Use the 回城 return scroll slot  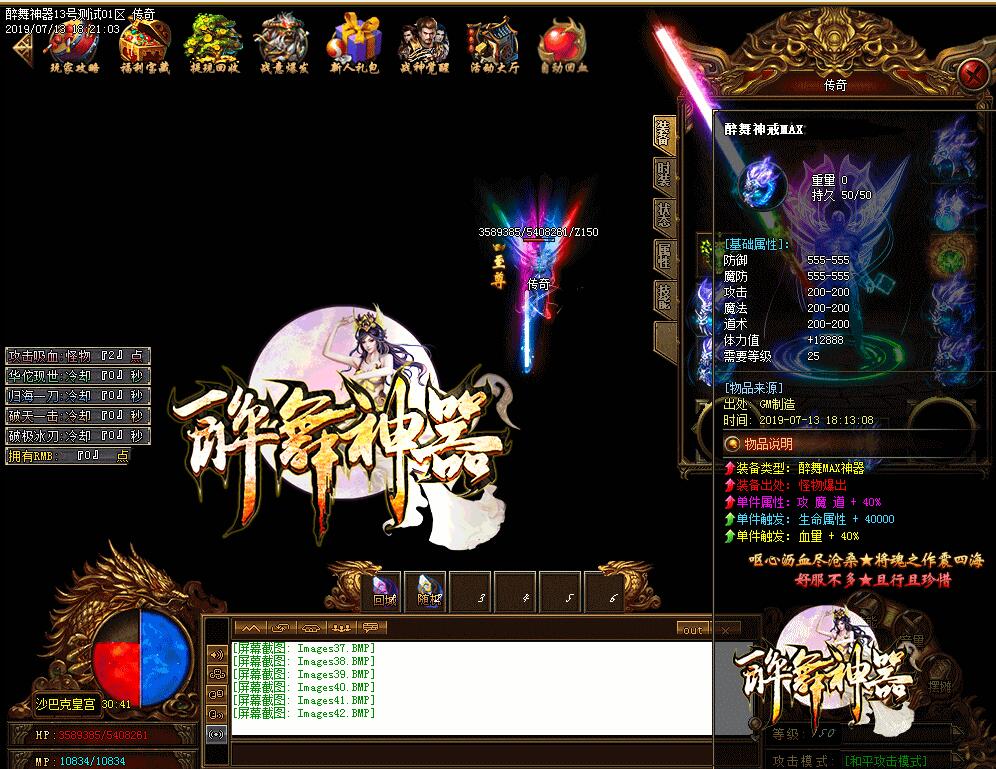click(385, 593)
